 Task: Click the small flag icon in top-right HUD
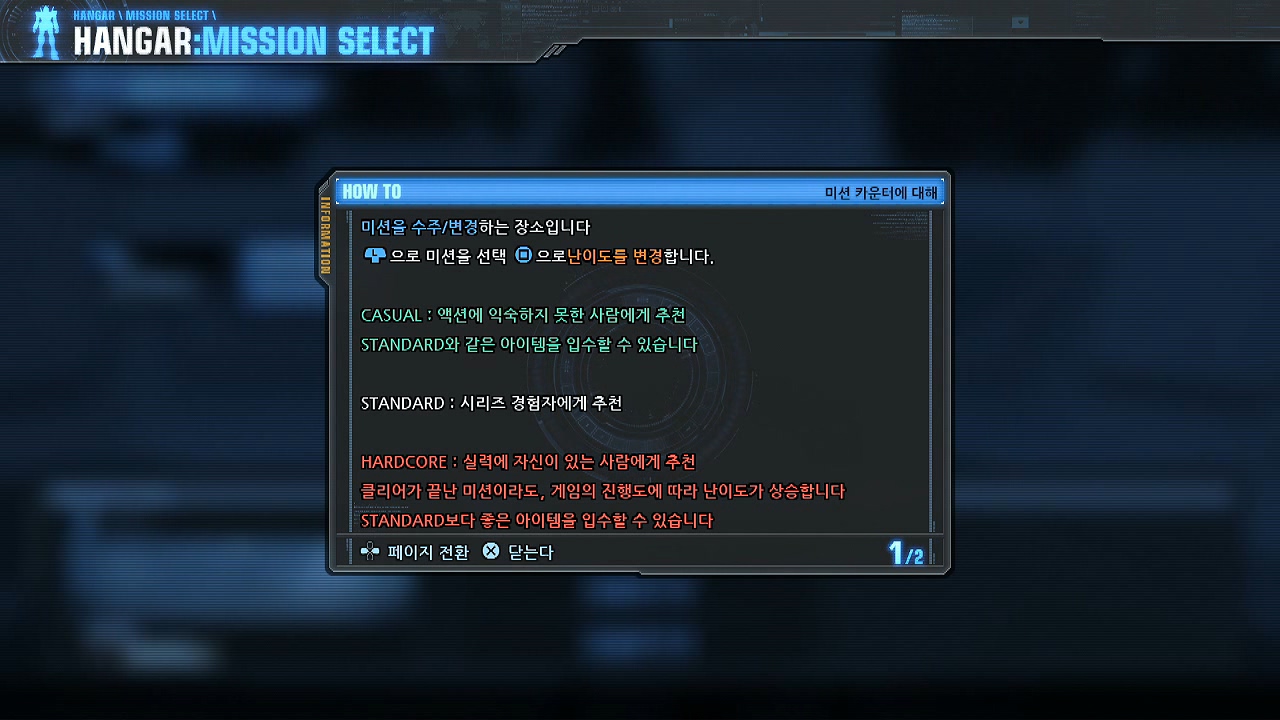click(1019, 22)
